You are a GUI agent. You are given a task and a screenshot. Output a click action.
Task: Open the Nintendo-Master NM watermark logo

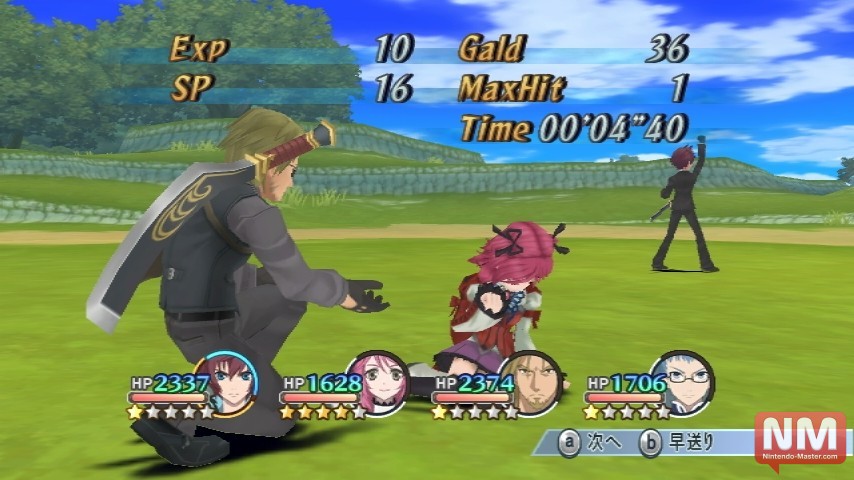coord(800,439)
